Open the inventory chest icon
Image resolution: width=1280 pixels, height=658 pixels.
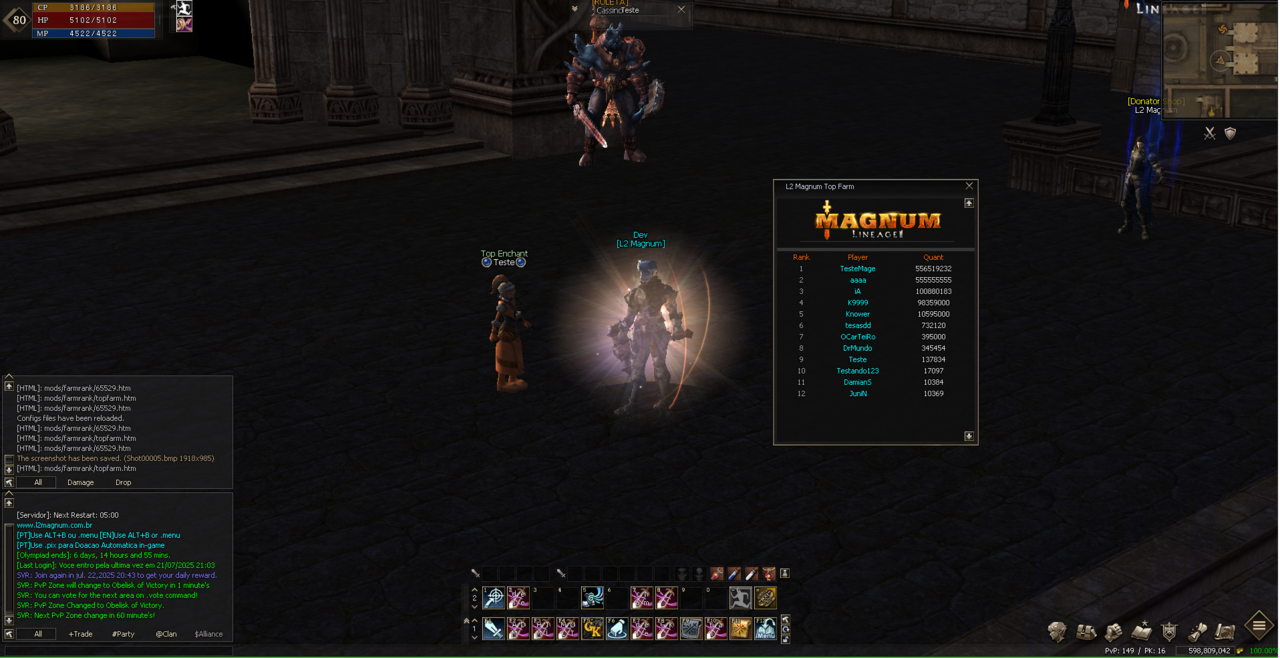point(1086,631)
